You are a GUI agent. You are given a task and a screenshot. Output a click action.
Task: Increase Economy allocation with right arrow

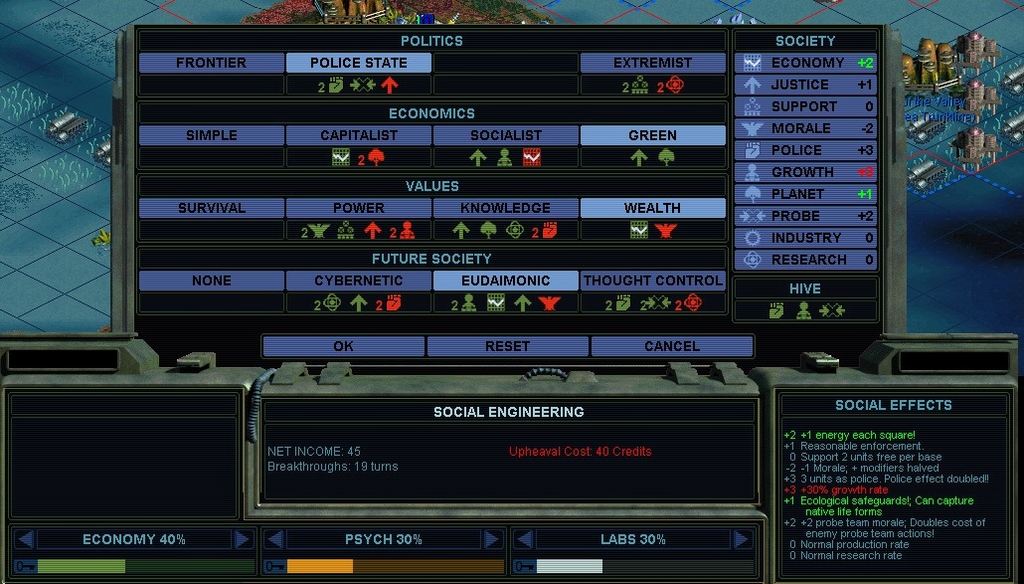[242, 540]
